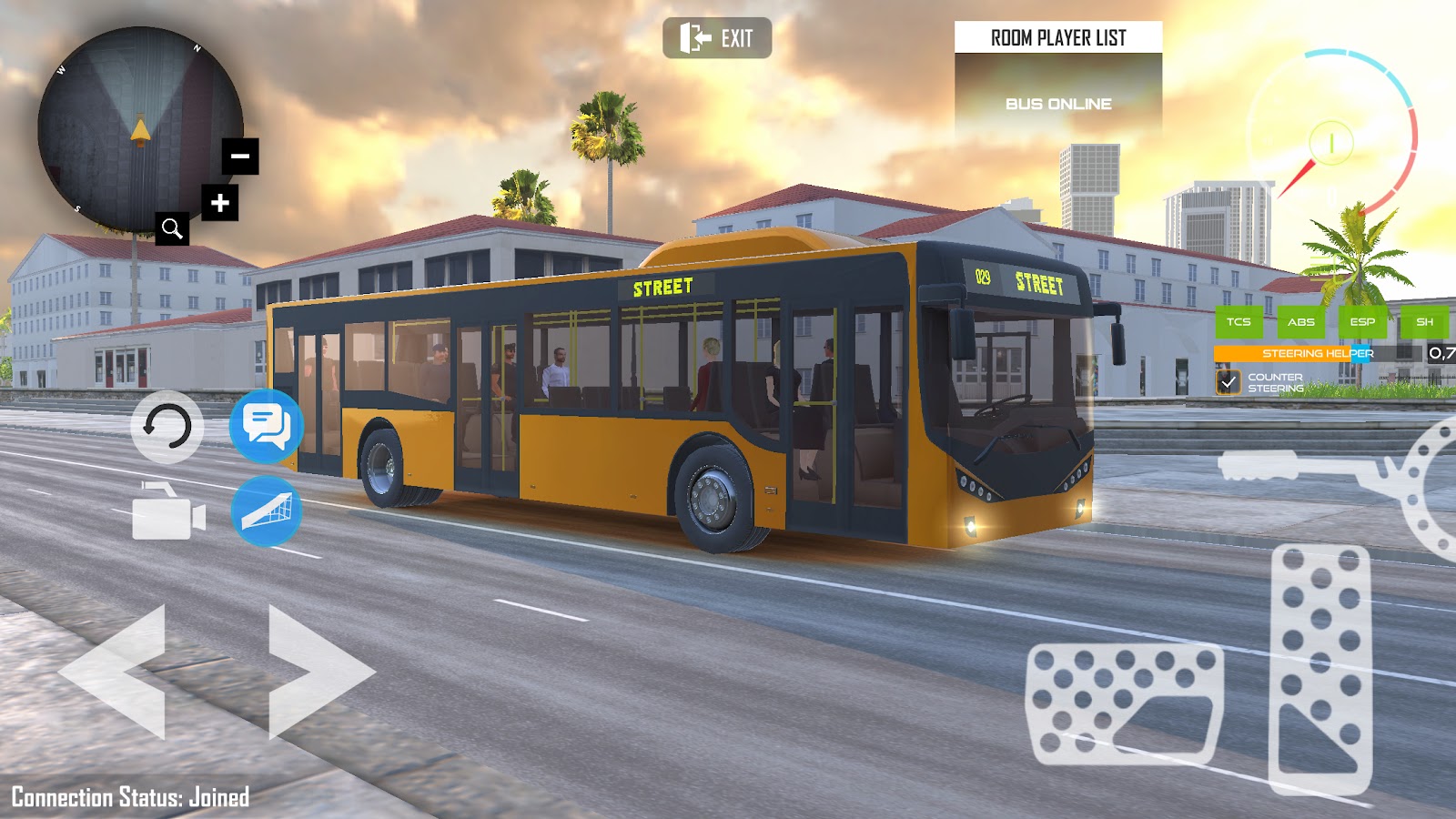The image size is (1456, 819).
Task: Steer left with the left arrow
Action: [x=118, y=672]
